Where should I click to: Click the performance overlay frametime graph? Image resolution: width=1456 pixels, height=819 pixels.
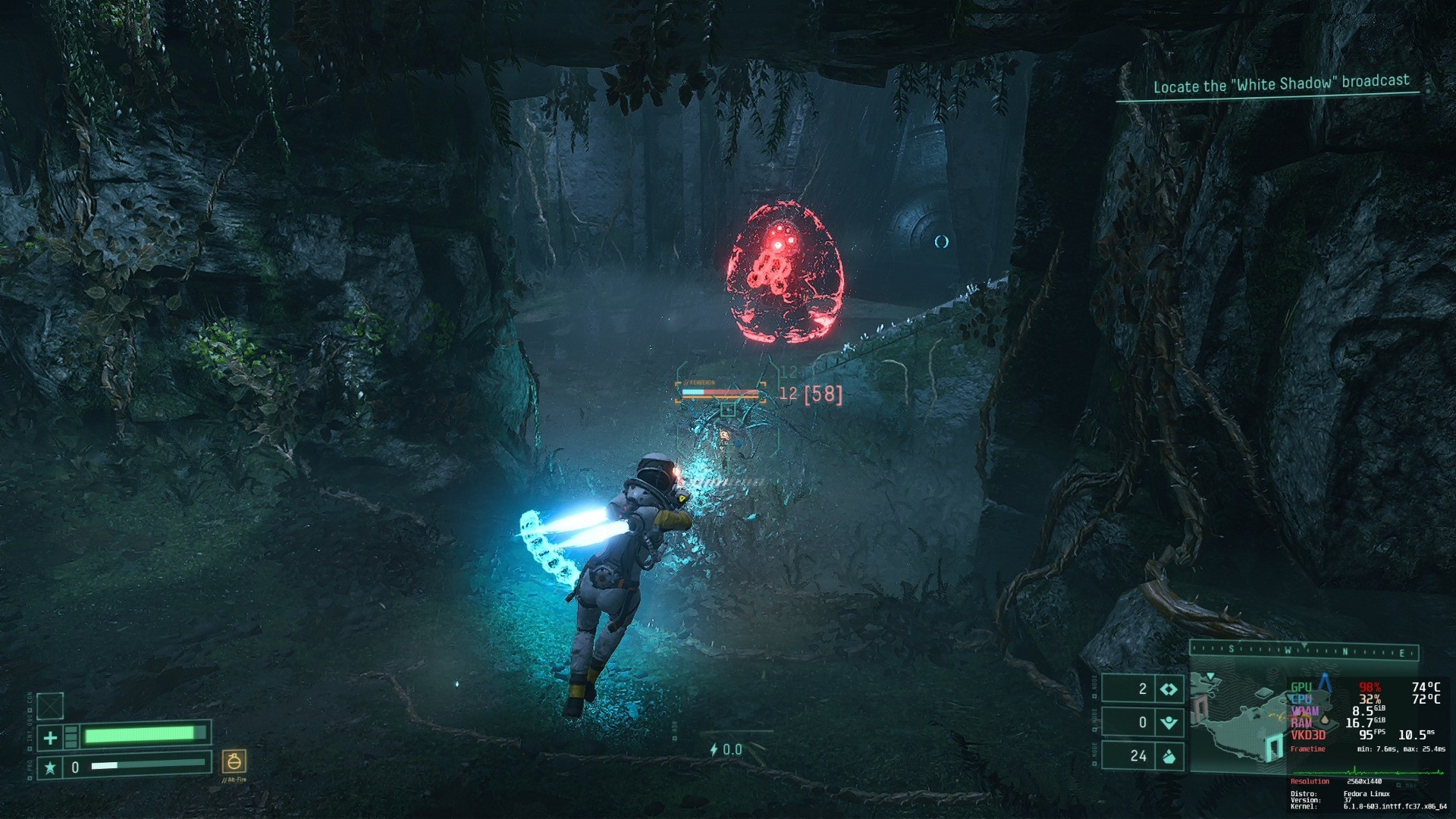coord(1367,770)
